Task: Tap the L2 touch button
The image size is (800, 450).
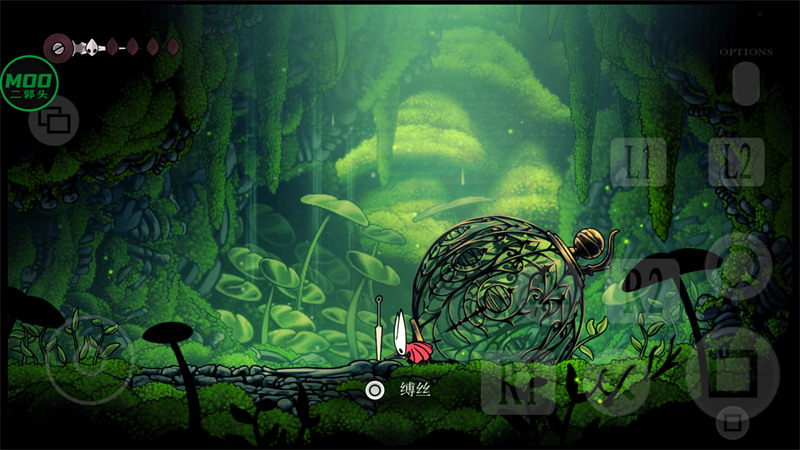Action: (x=736, y=162)
